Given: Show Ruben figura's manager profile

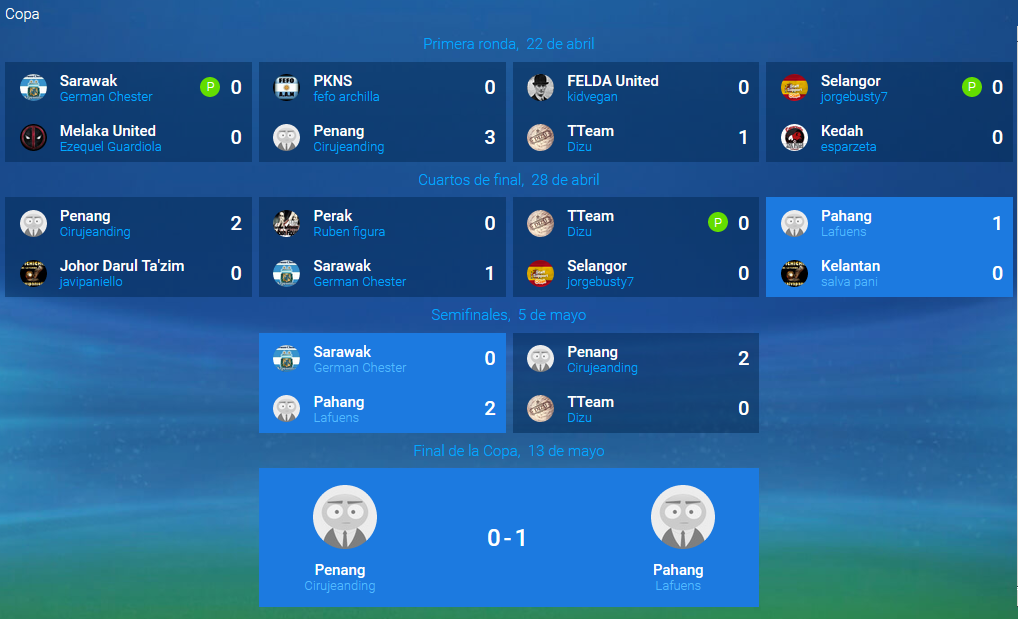Looking at the screenshot, I should point(349,232).
